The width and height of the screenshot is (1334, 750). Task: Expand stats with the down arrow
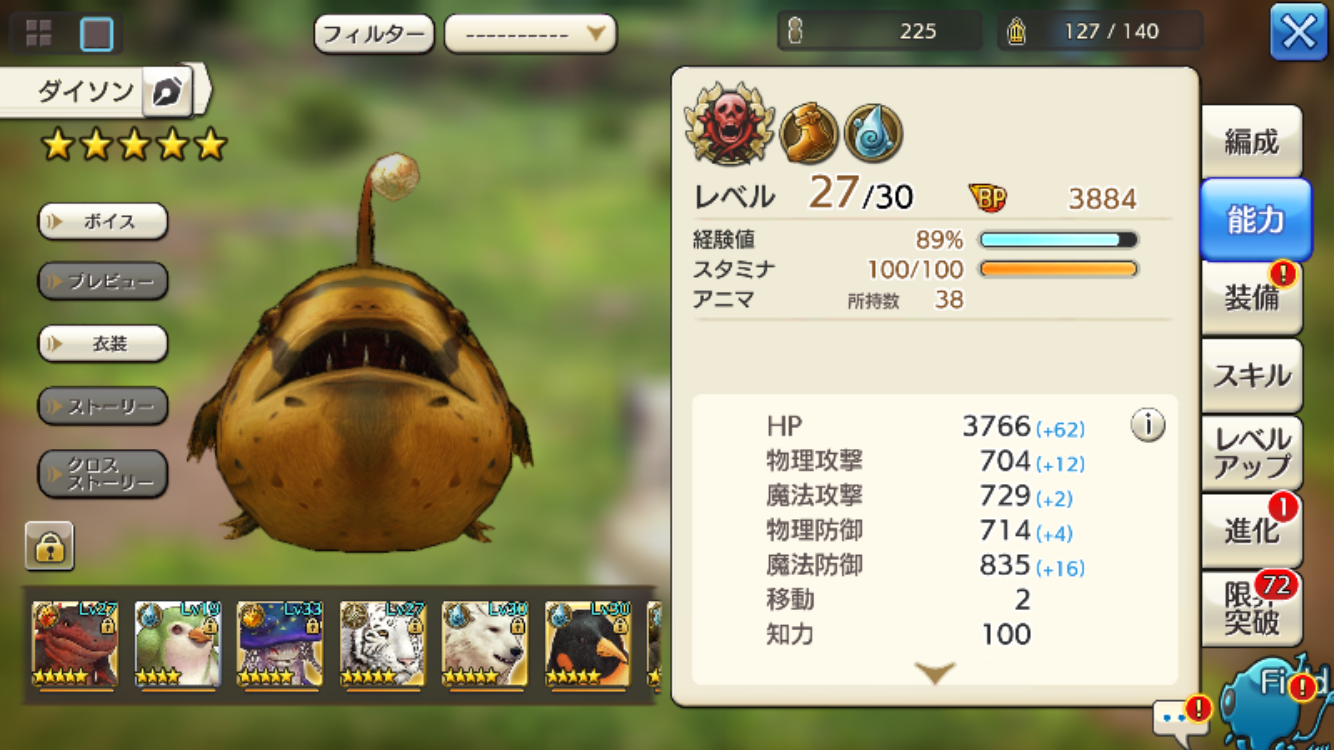(935, 674)
